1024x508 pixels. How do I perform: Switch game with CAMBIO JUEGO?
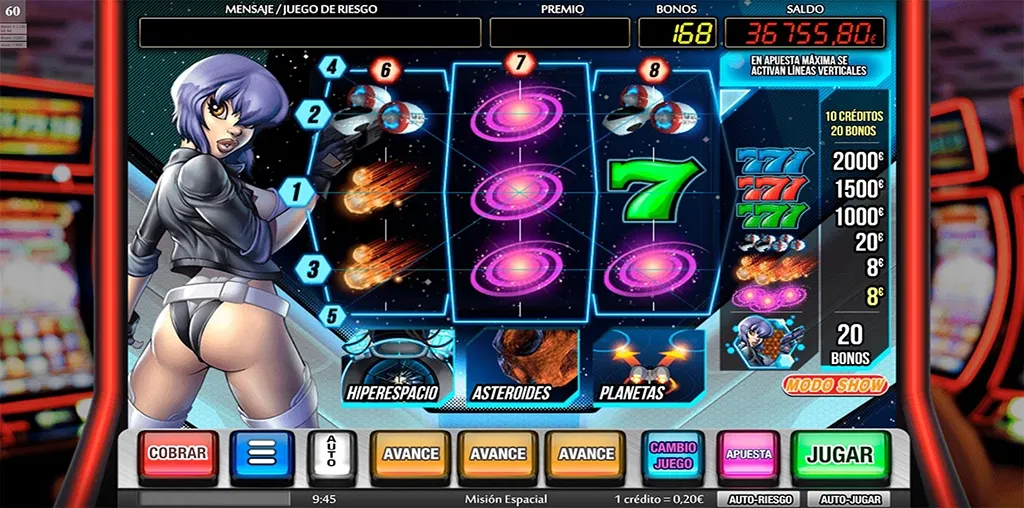(673, 456)
